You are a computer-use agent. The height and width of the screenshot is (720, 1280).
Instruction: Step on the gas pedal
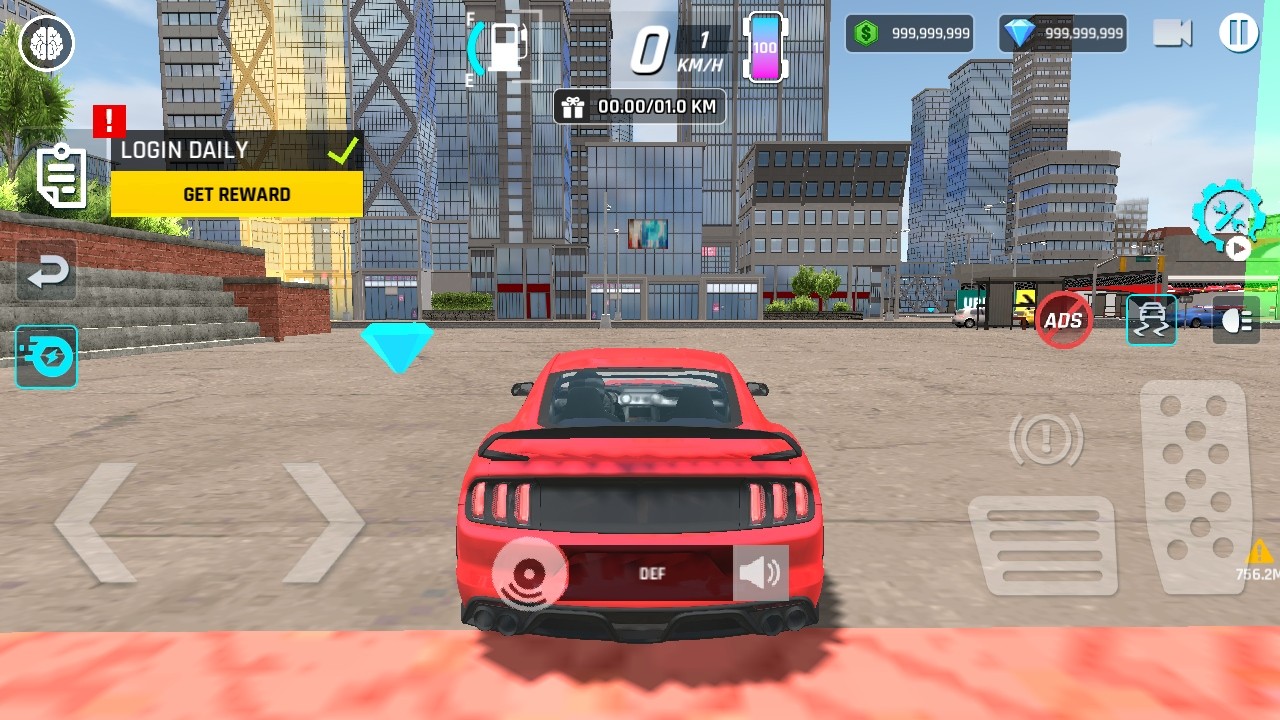(1195, 486)
